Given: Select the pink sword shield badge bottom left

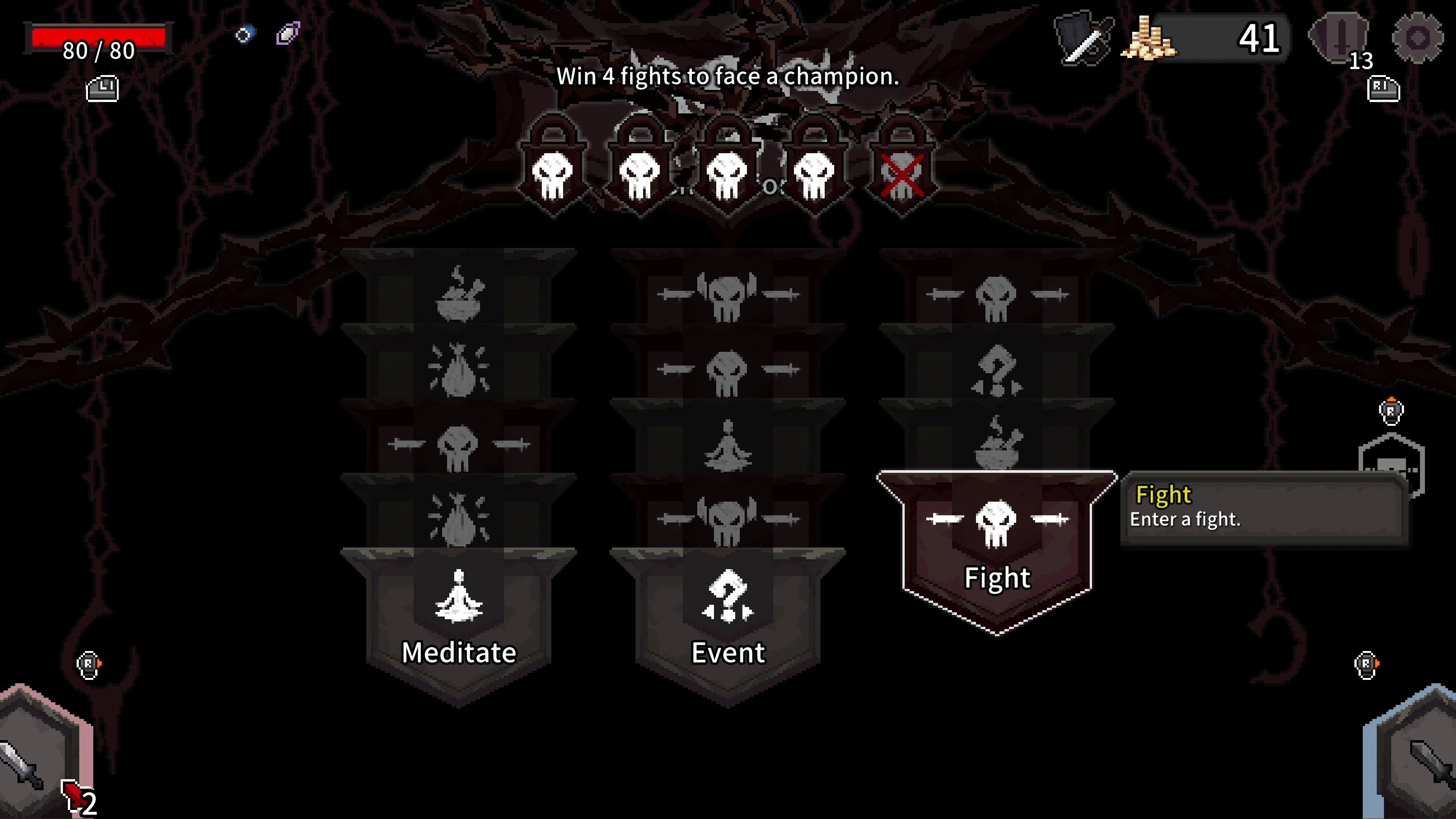Looking at the screenshot, I should (34, 769).
